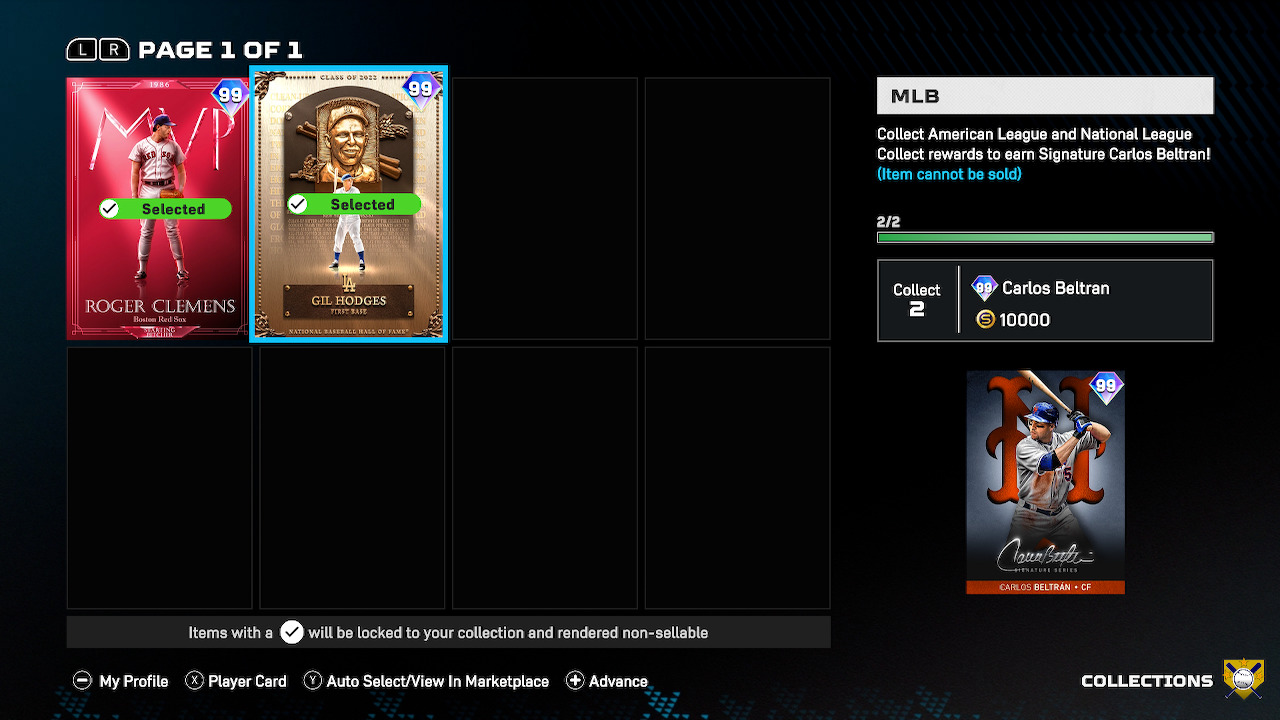This screenshot has width=1280, height=720.
Task: Open My Profile
Action: click(x=121, y=681)
